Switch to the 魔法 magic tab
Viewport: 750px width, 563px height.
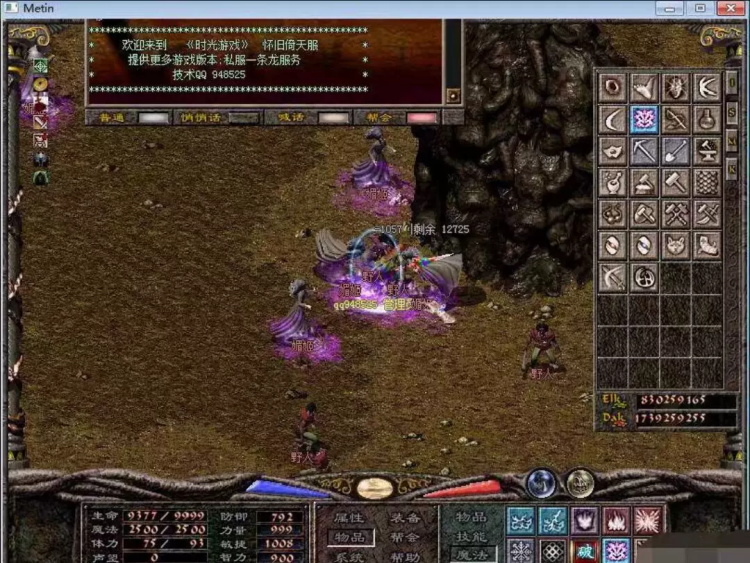pos(471,554)
